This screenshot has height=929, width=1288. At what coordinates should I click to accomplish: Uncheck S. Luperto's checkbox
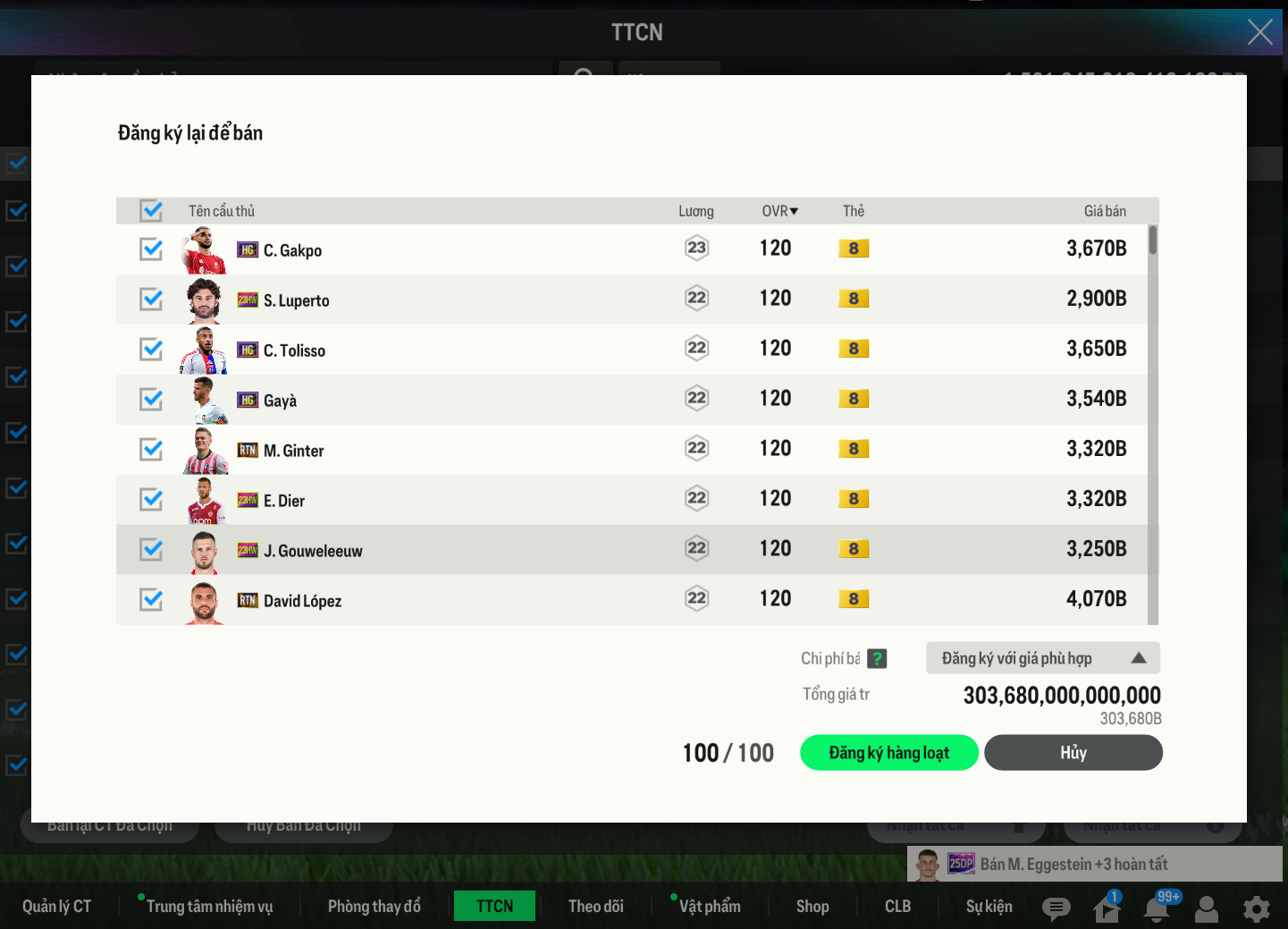coord(152,300)
